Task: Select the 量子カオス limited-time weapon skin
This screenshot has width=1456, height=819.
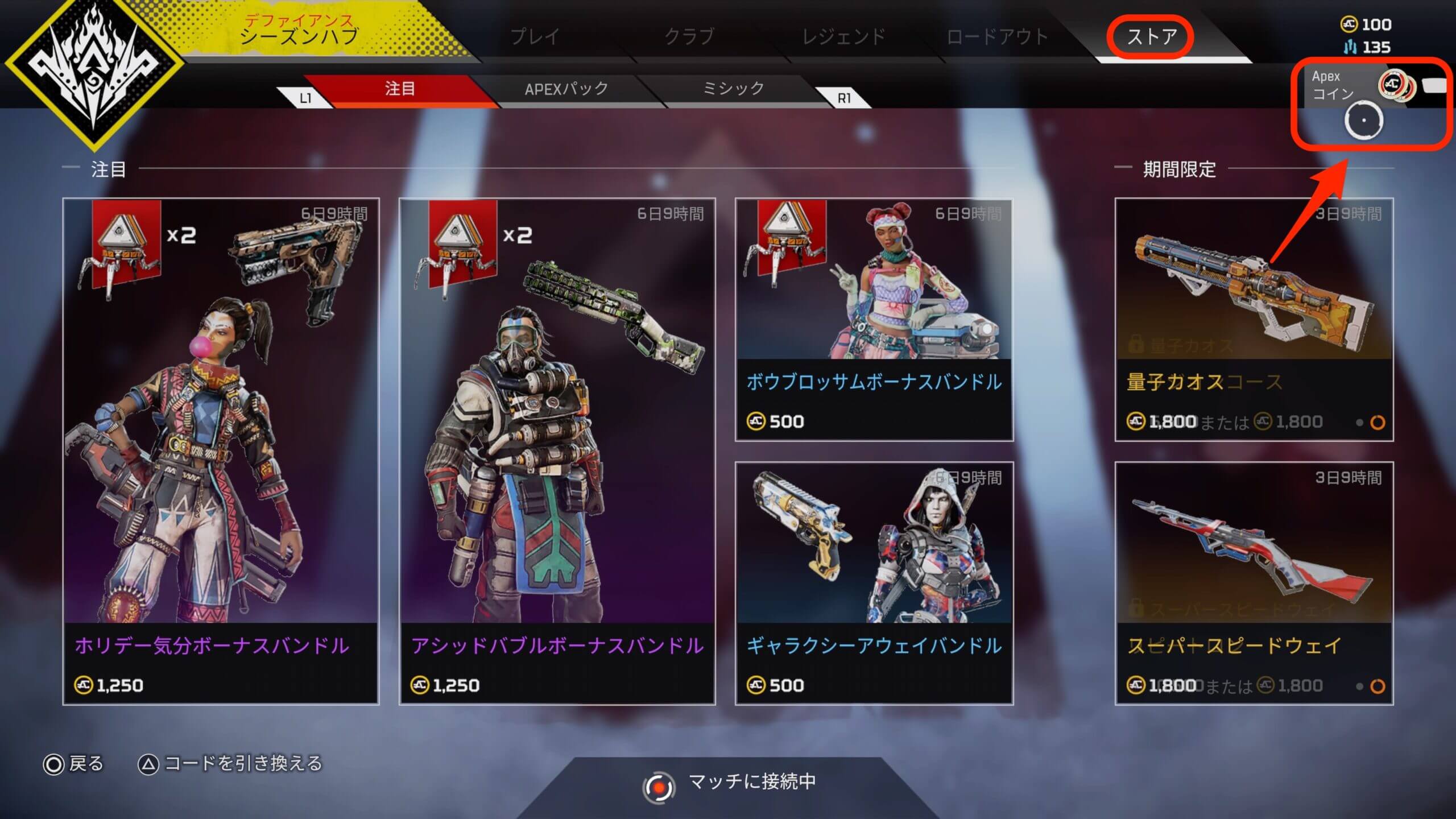Action: [1254, 320]
